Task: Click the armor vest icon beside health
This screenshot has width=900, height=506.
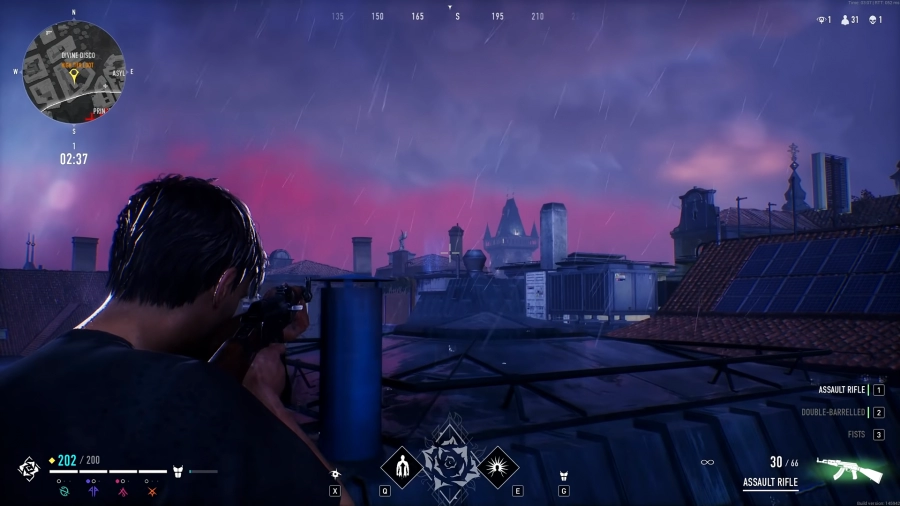Action: tap(178, 470)
